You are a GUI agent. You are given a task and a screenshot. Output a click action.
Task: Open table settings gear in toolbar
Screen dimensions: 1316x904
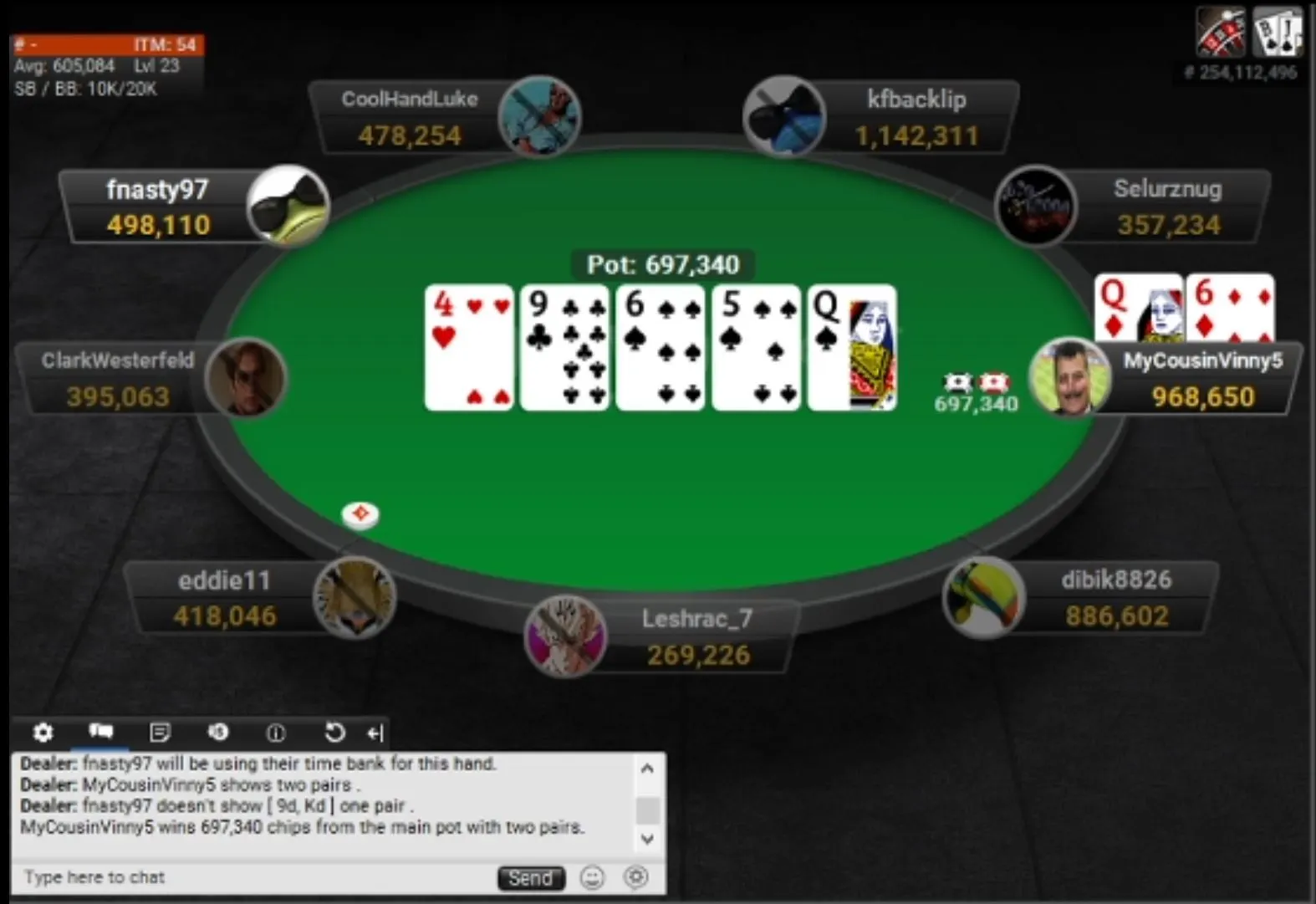click(43, 733)
